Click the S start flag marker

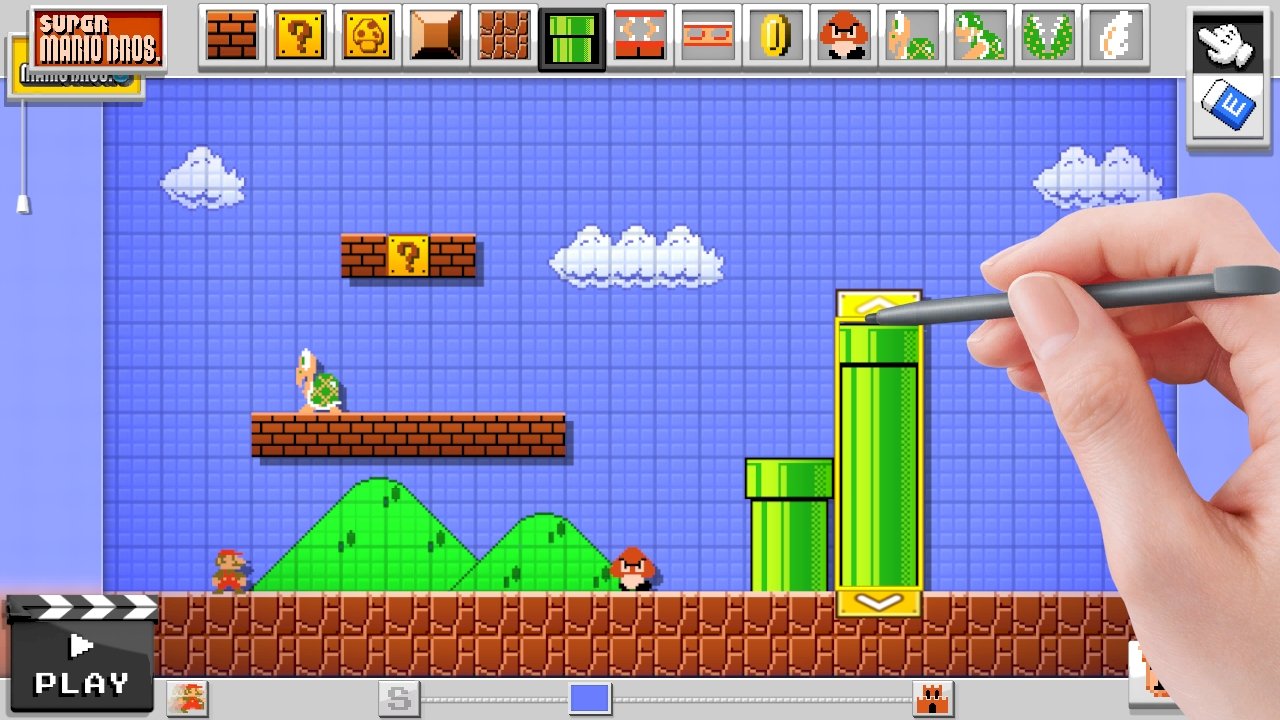click(399, 698)
